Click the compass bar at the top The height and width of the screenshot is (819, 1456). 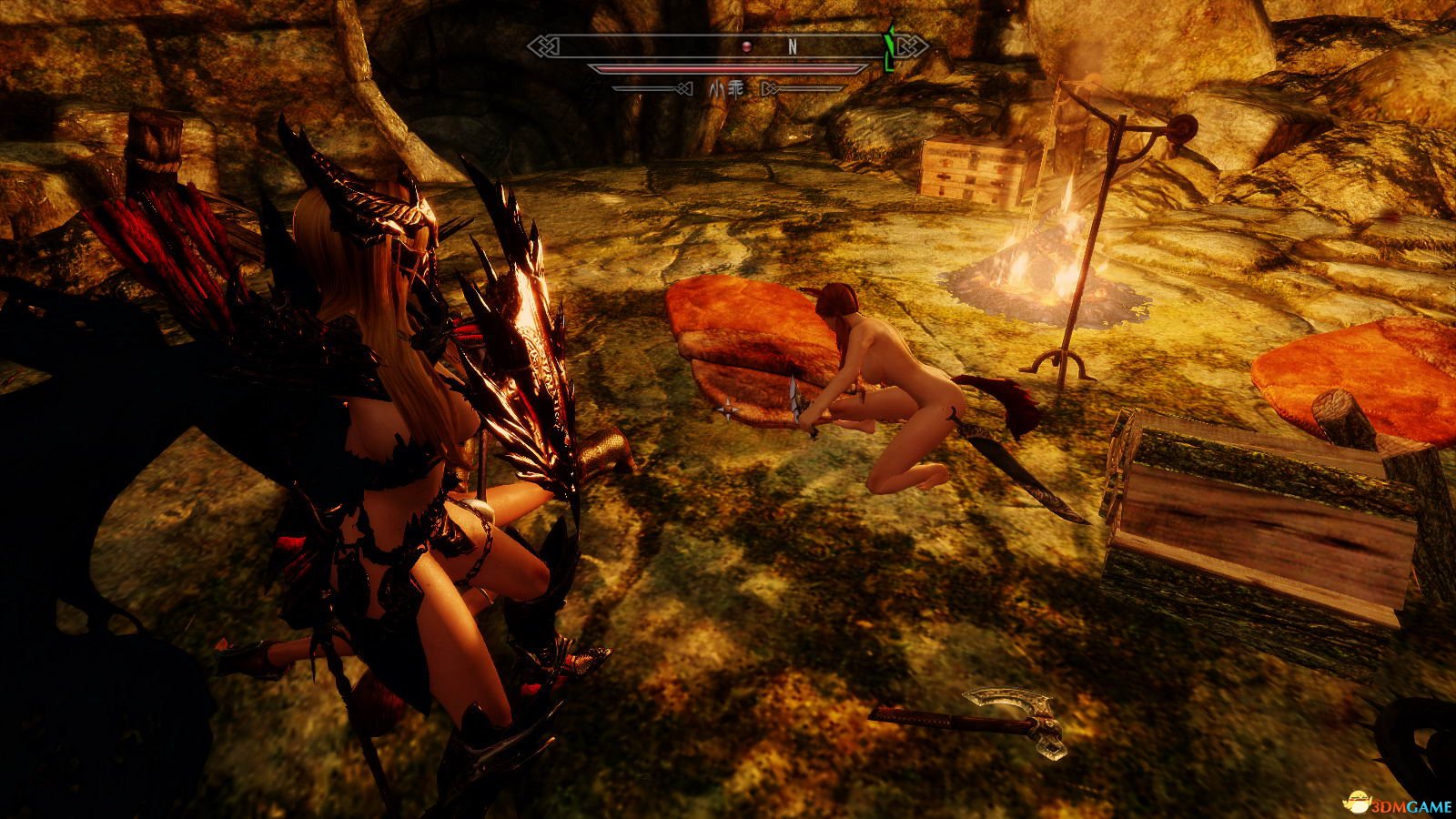click(x=727, y=46)
